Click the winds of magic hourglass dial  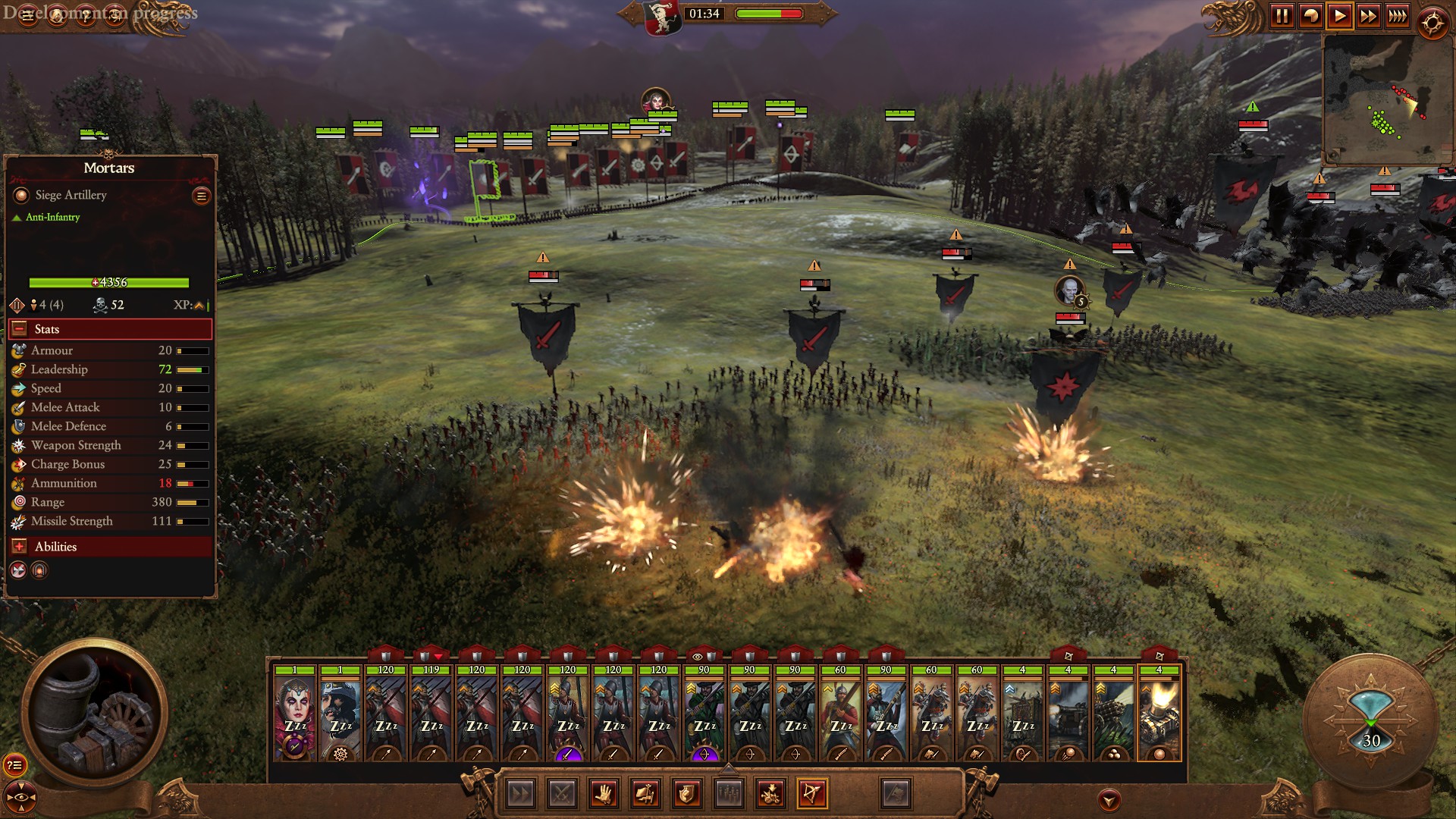(1371, 720)
